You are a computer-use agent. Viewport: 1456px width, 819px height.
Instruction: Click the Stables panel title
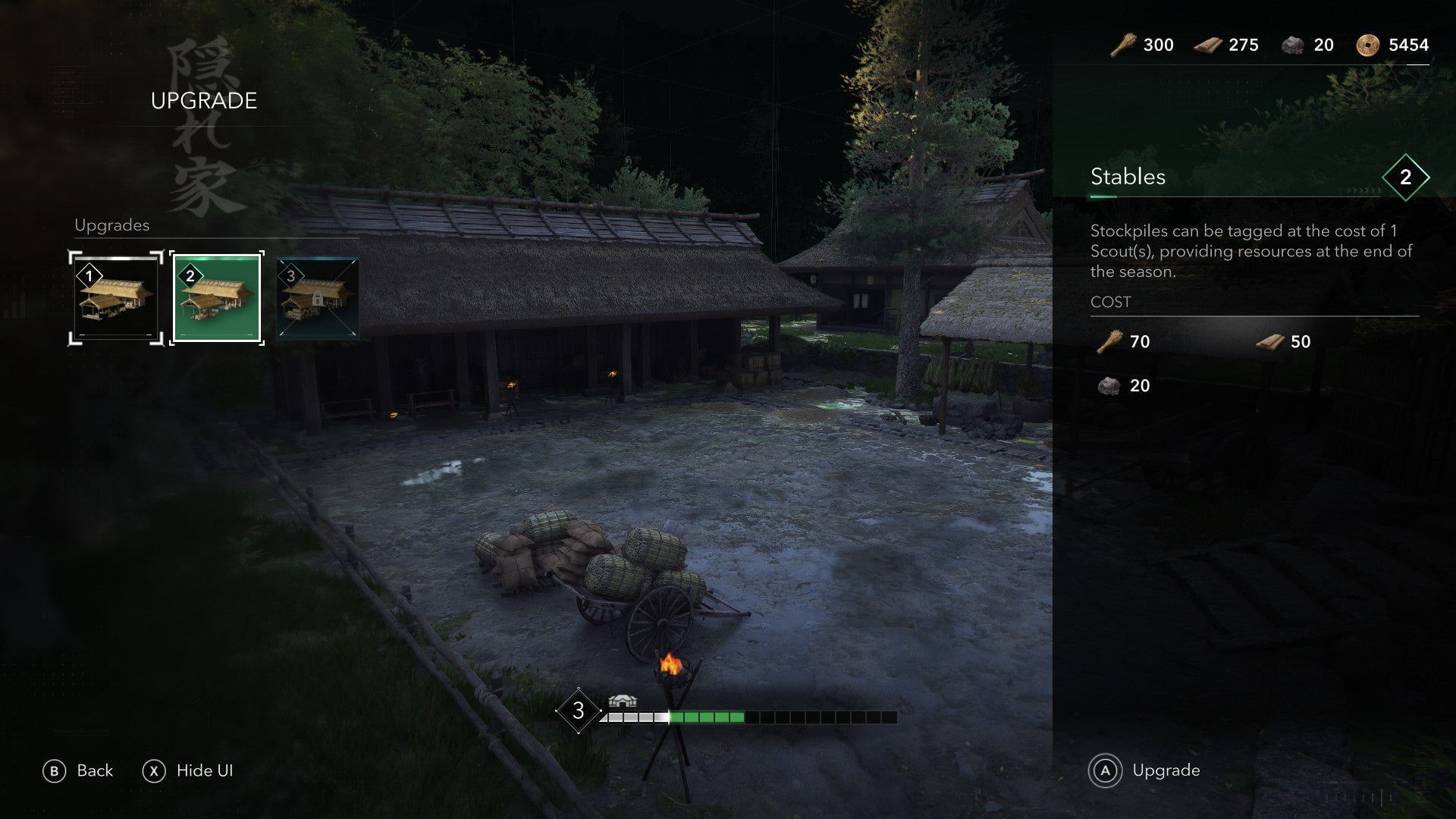tap(1128, 177)
